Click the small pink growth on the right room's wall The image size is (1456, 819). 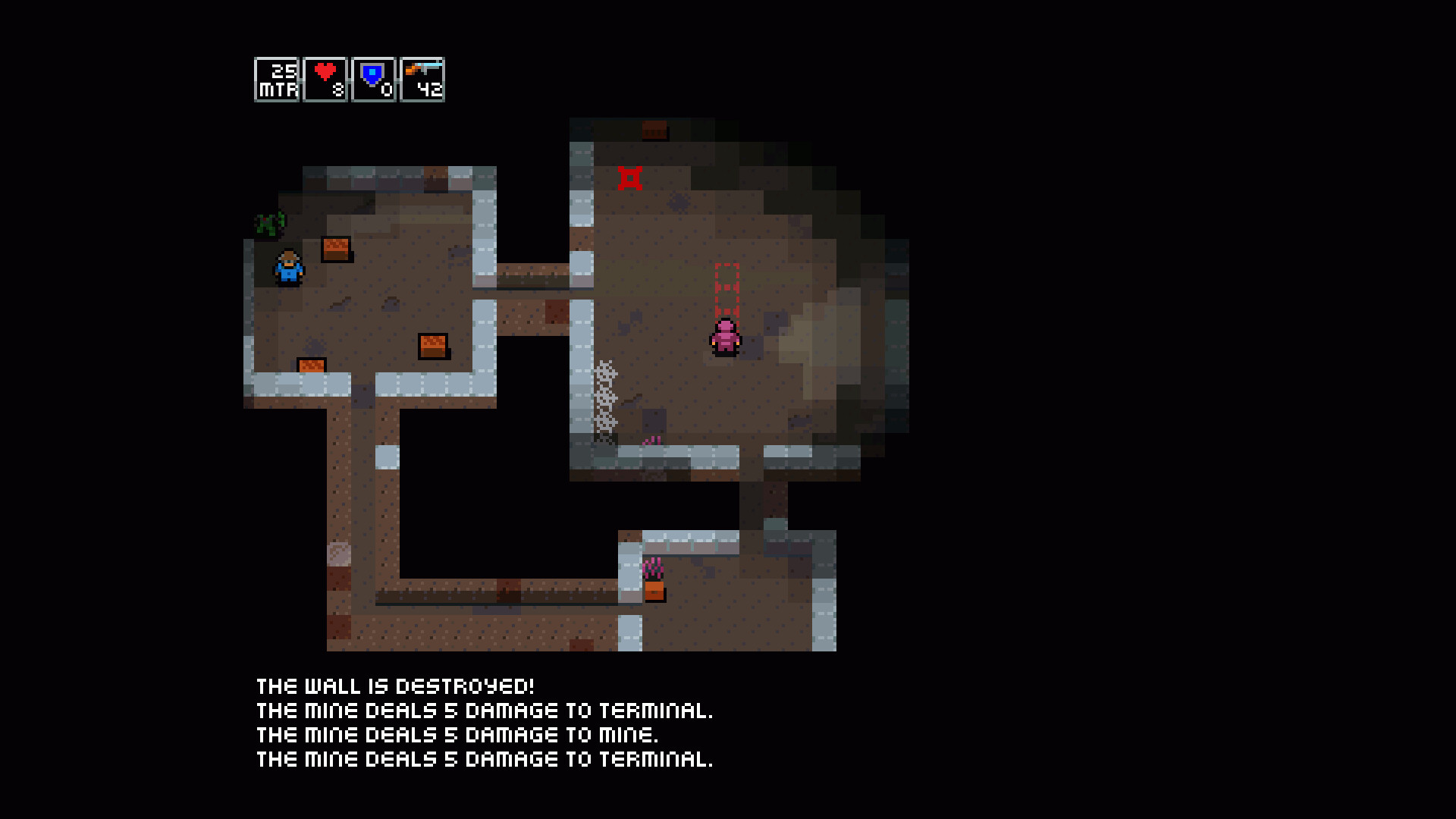[x=651, y=441]
